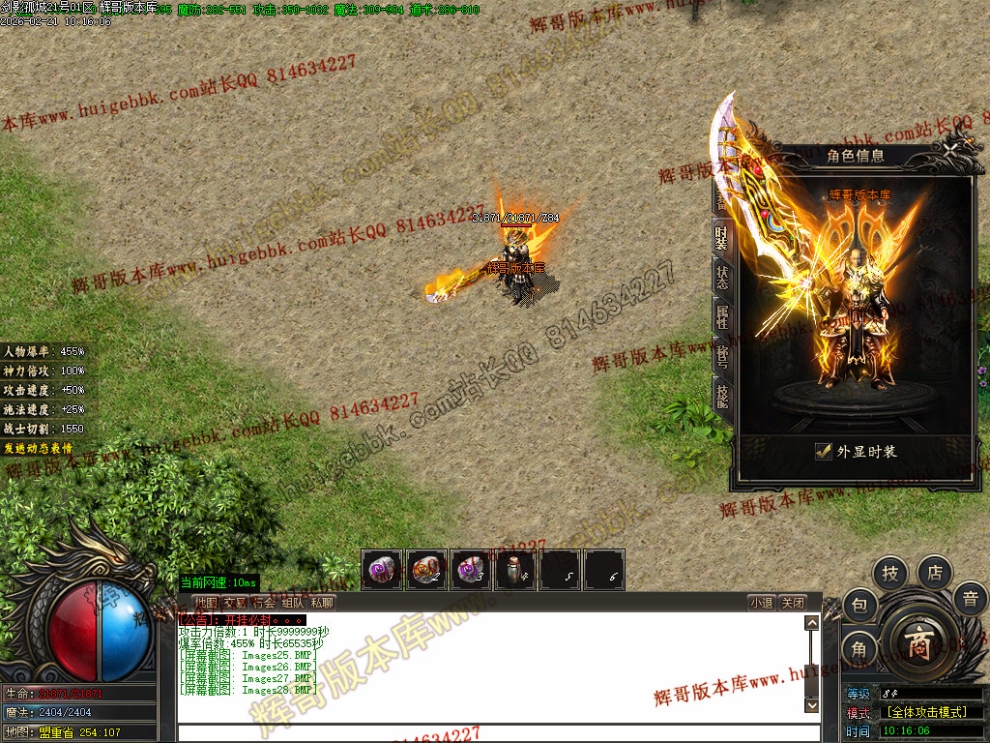The height and width of the screenshot is (743, 990).
Task: Click the 发送动态表情 emote option
Action: pyautogui.click(x=38, y=448)
